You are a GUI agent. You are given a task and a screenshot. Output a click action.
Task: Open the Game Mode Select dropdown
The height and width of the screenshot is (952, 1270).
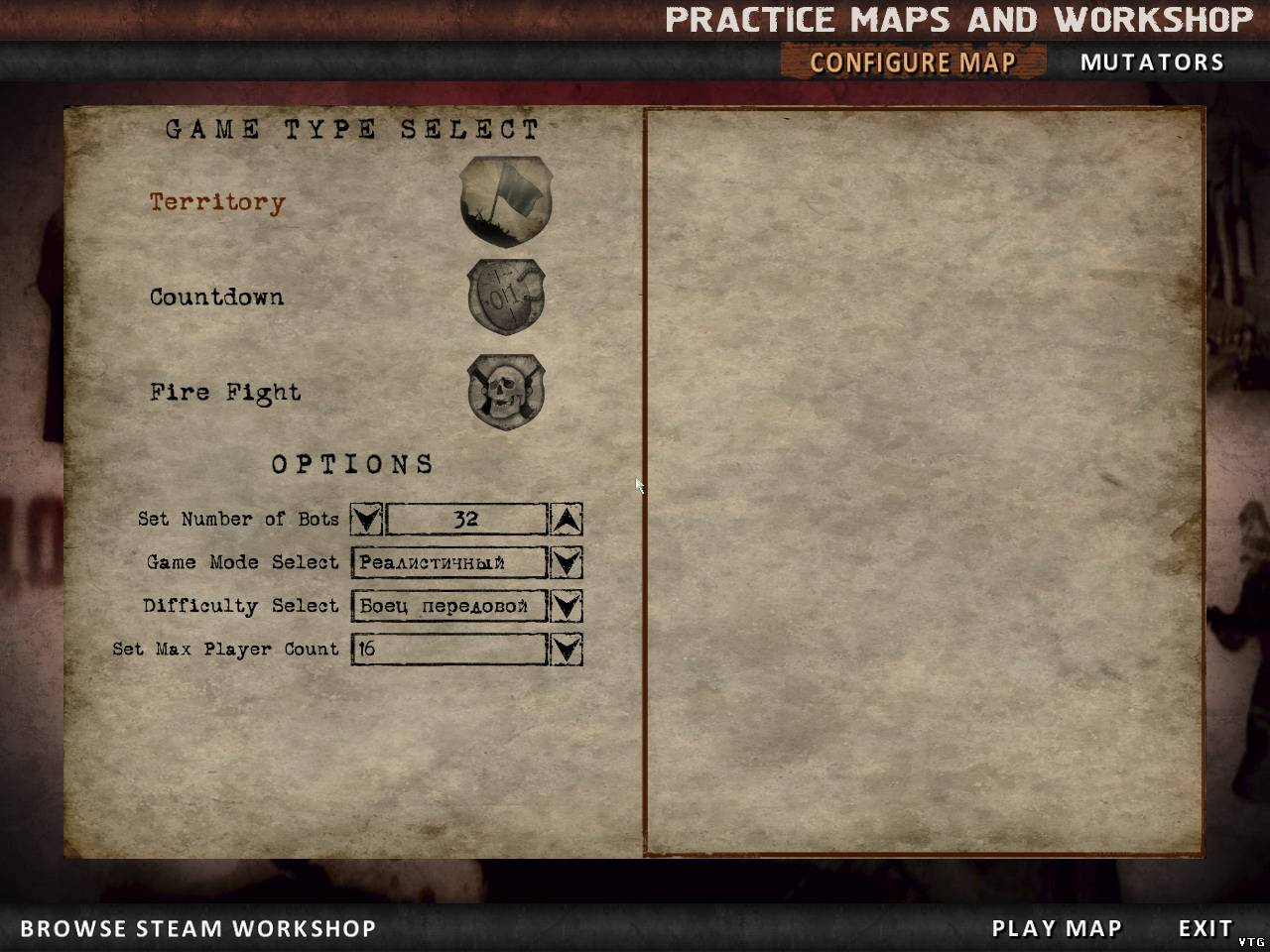566,562
